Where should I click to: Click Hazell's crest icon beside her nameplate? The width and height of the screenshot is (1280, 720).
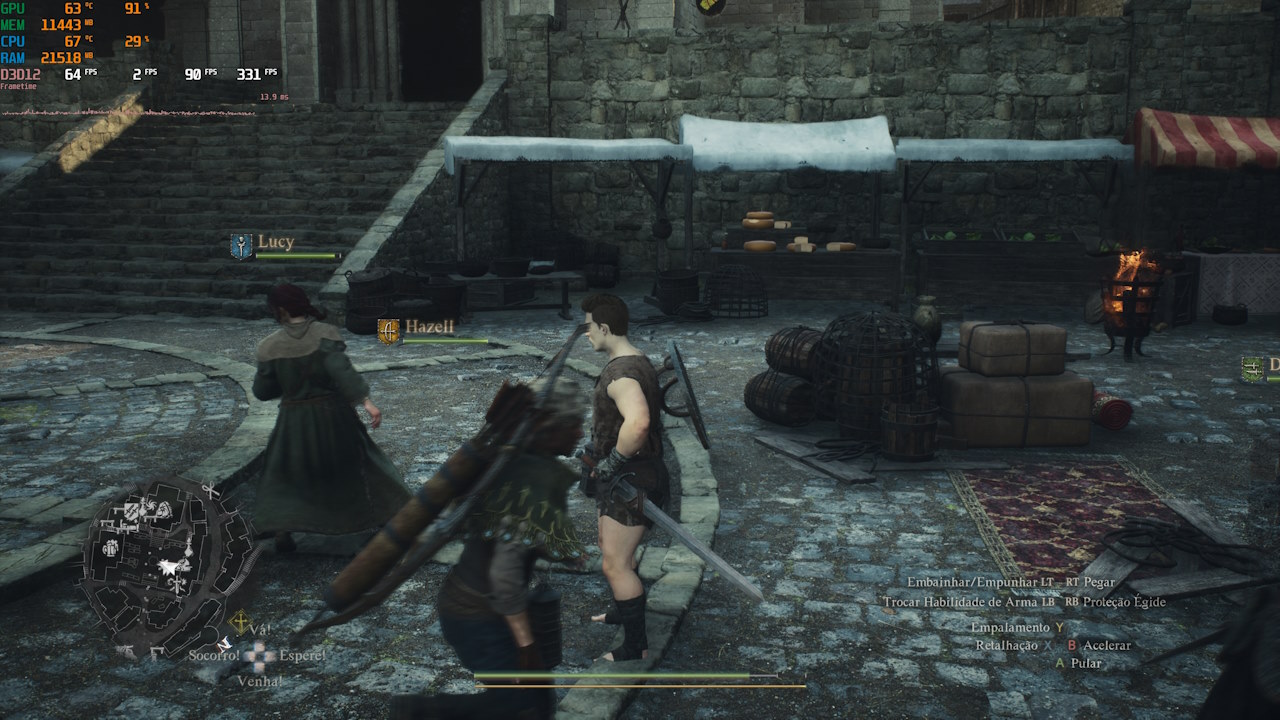click(x=388, y=330)
